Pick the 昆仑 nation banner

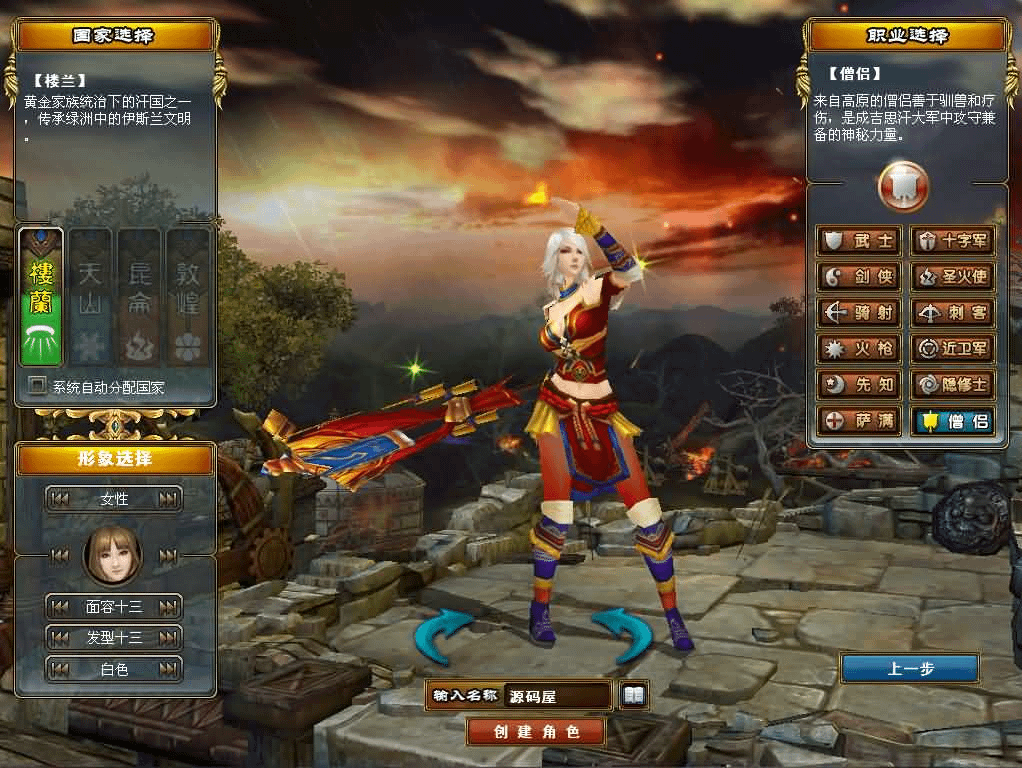click(139, 298)
